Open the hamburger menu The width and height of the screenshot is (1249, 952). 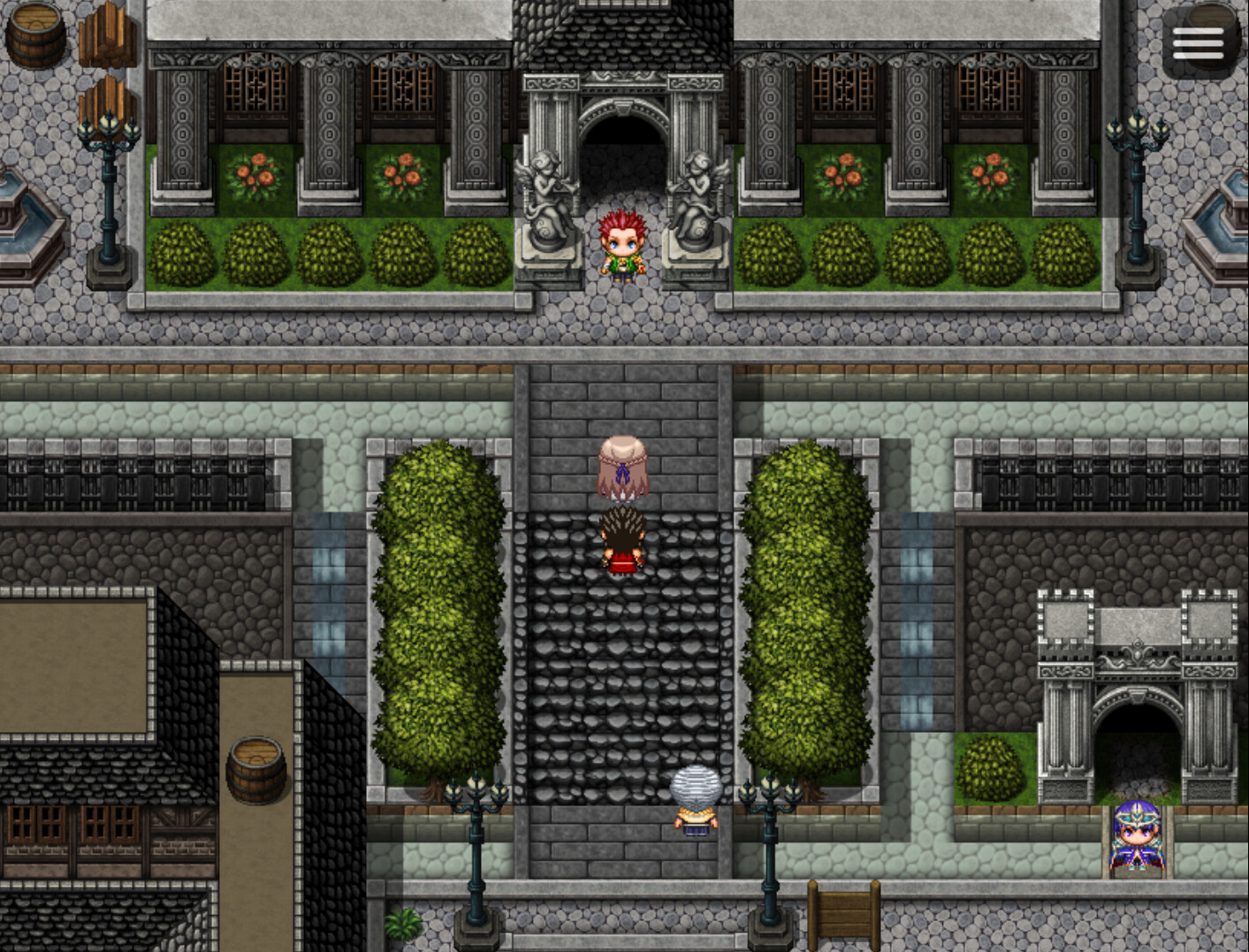click(1200, 40)
